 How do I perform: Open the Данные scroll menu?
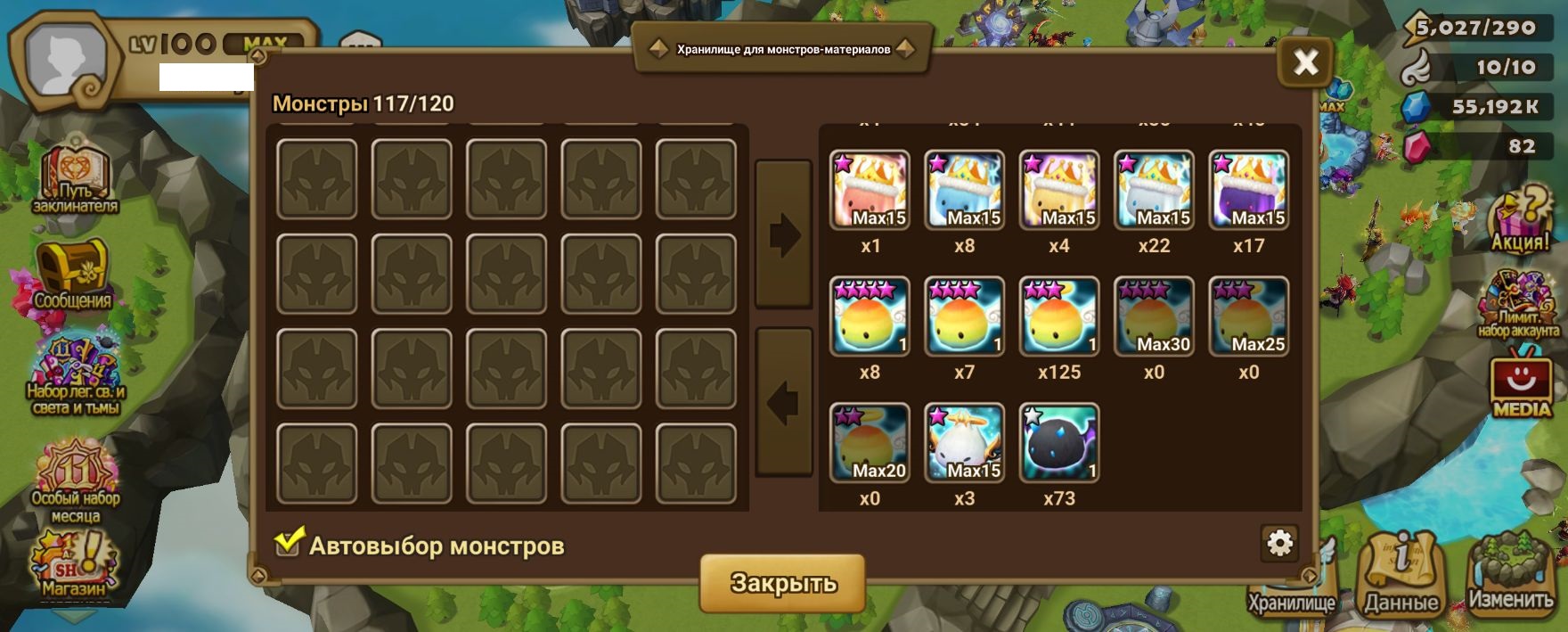(x=1401, y=575)
